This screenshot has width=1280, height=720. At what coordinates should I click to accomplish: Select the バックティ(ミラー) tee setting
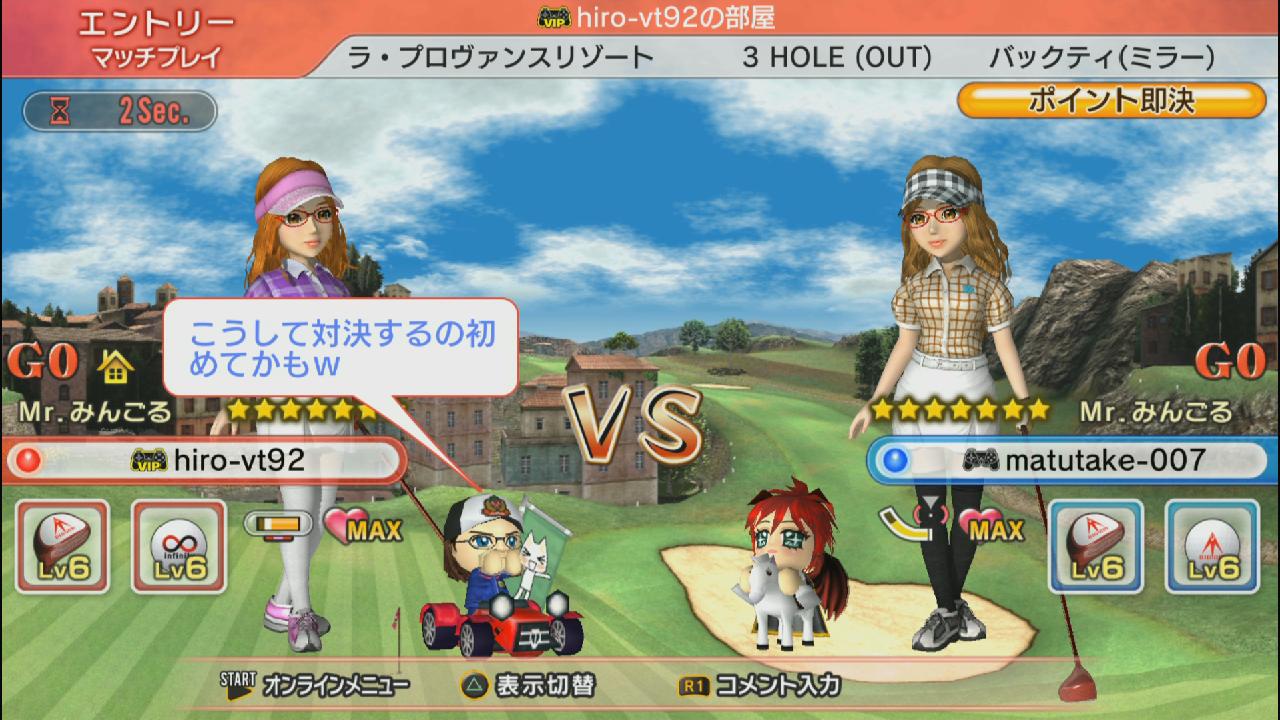coord(1102,57)
